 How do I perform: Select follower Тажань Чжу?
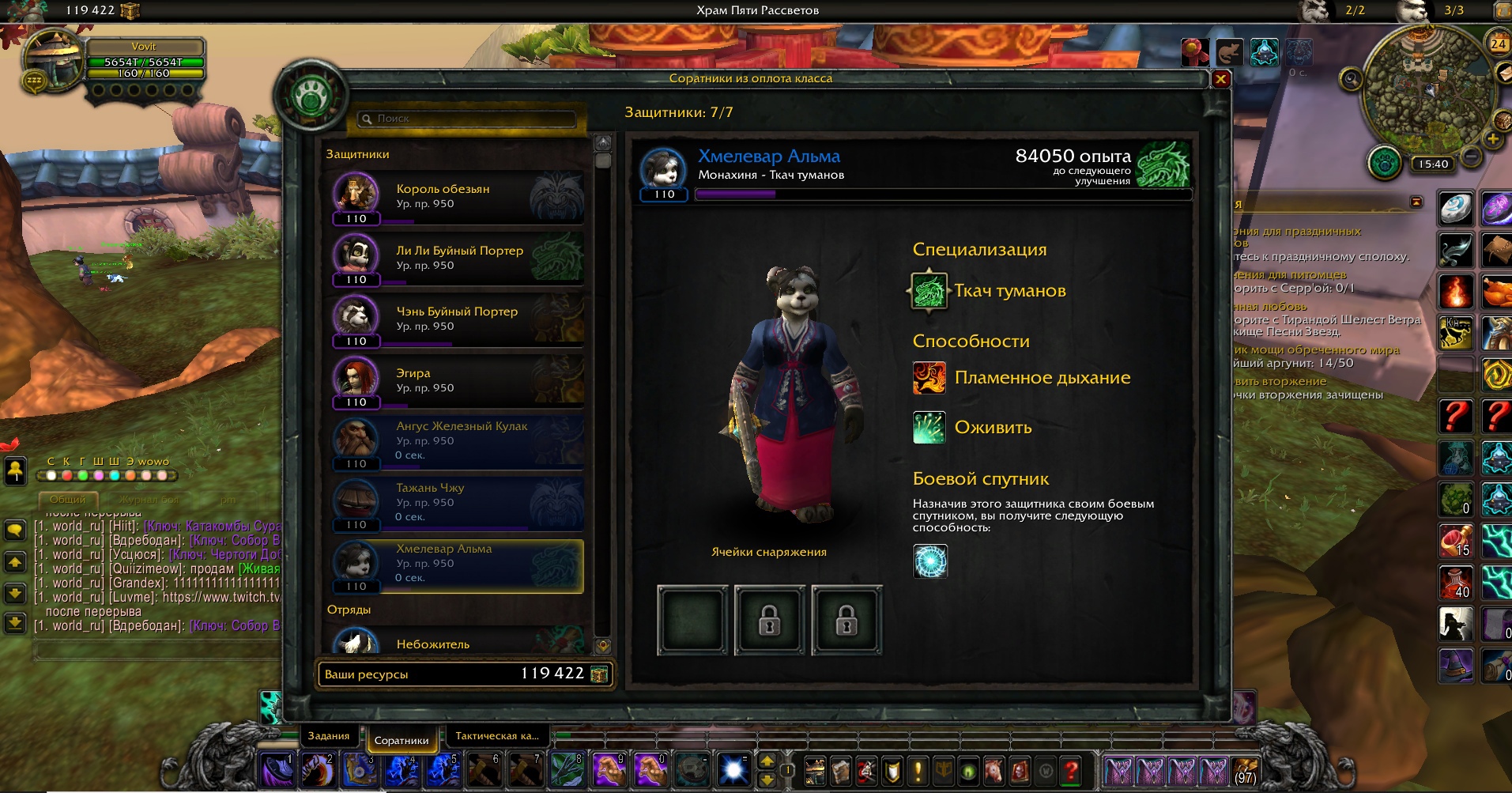458,503
